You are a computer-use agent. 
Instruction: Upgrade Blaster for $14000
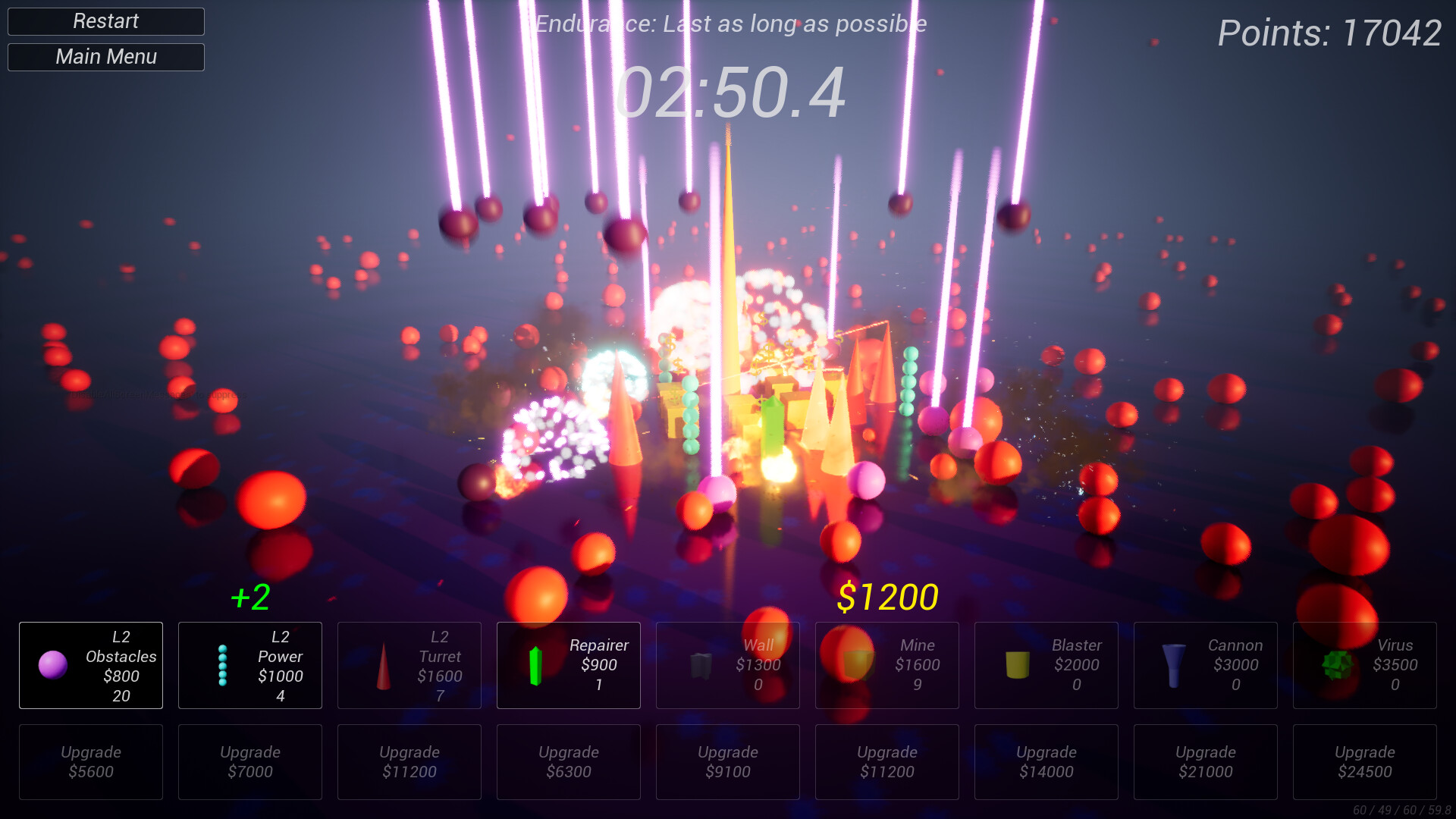click(x=1046, y=761)
